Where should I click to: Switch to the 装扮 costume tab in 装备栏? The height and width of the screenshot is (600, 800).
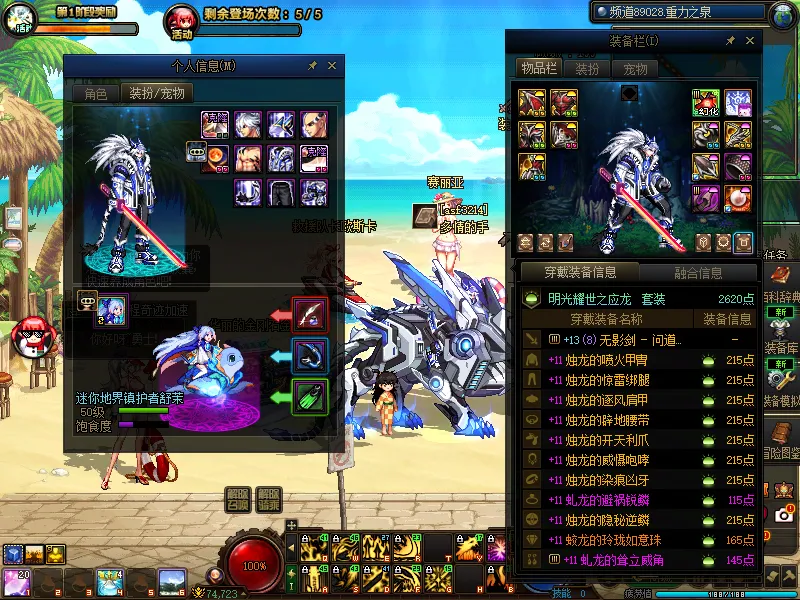click(587, 69)
